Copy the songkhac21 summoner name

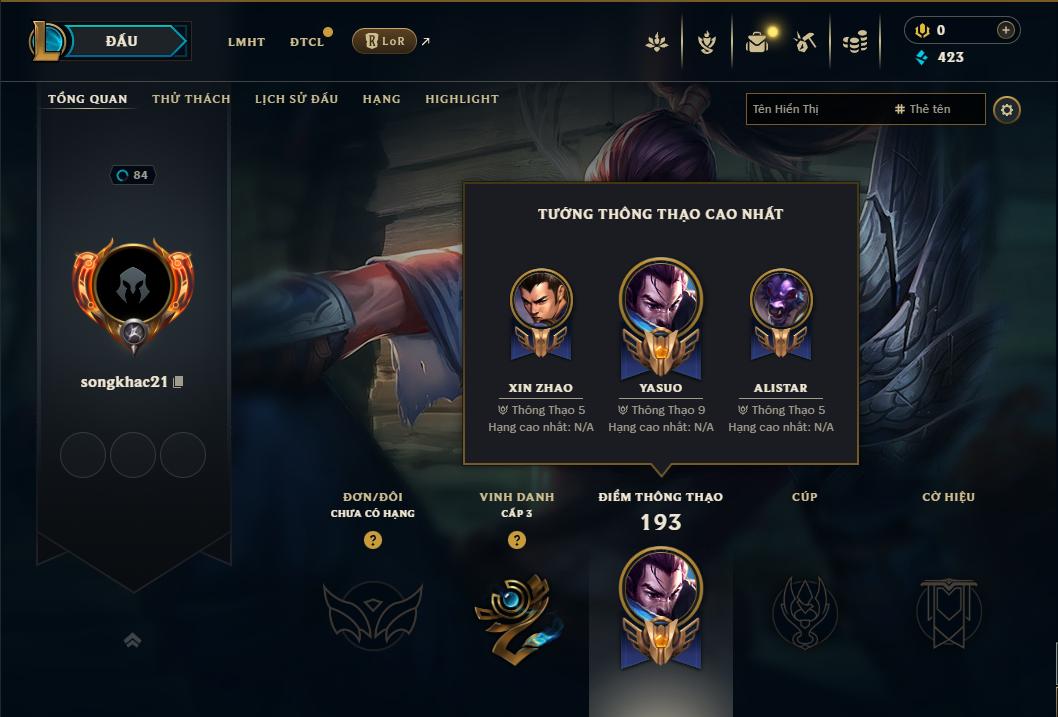pos(179,382)
